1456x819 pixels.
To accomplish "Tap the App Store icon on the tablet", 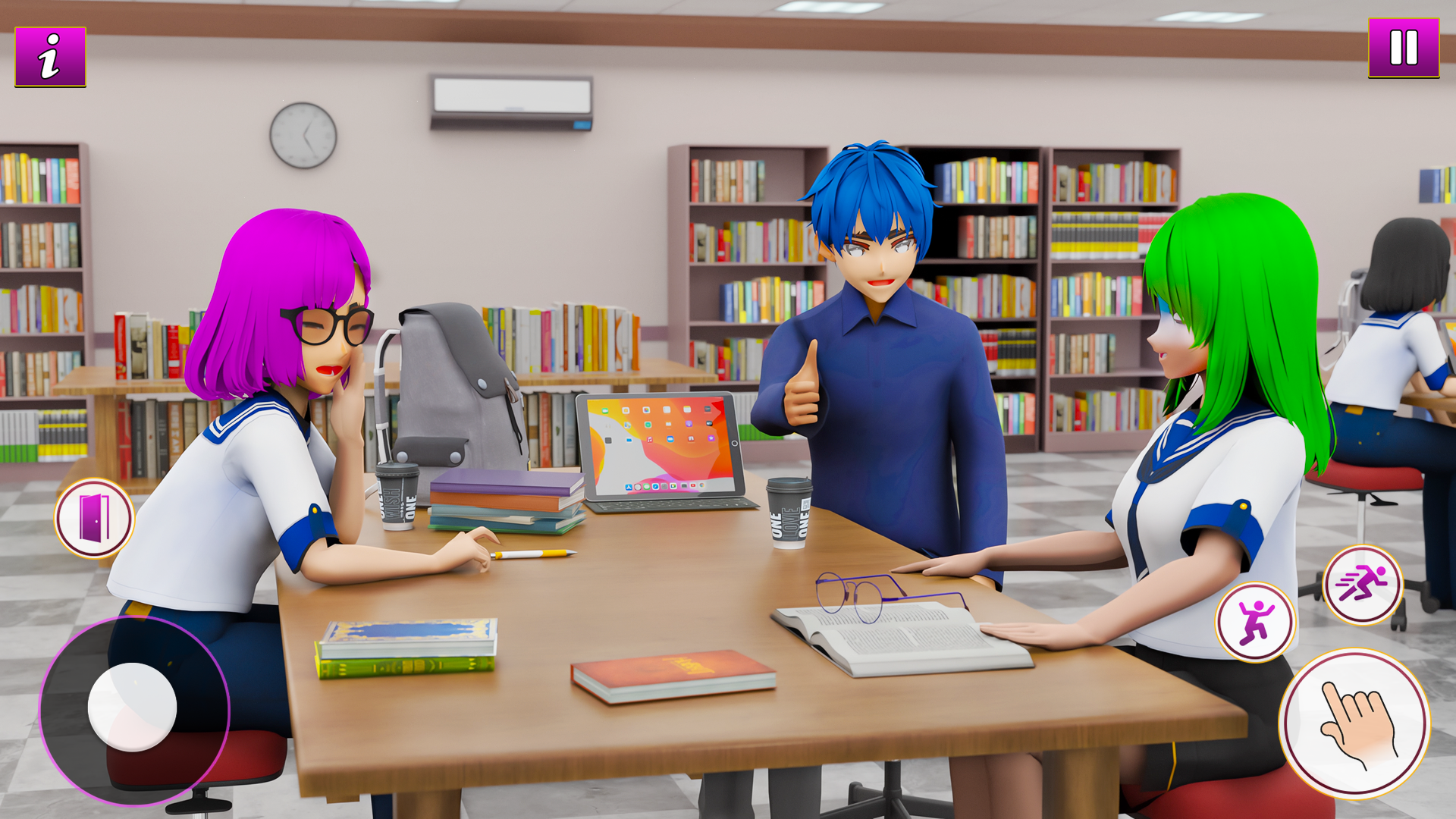I will 629,486.
